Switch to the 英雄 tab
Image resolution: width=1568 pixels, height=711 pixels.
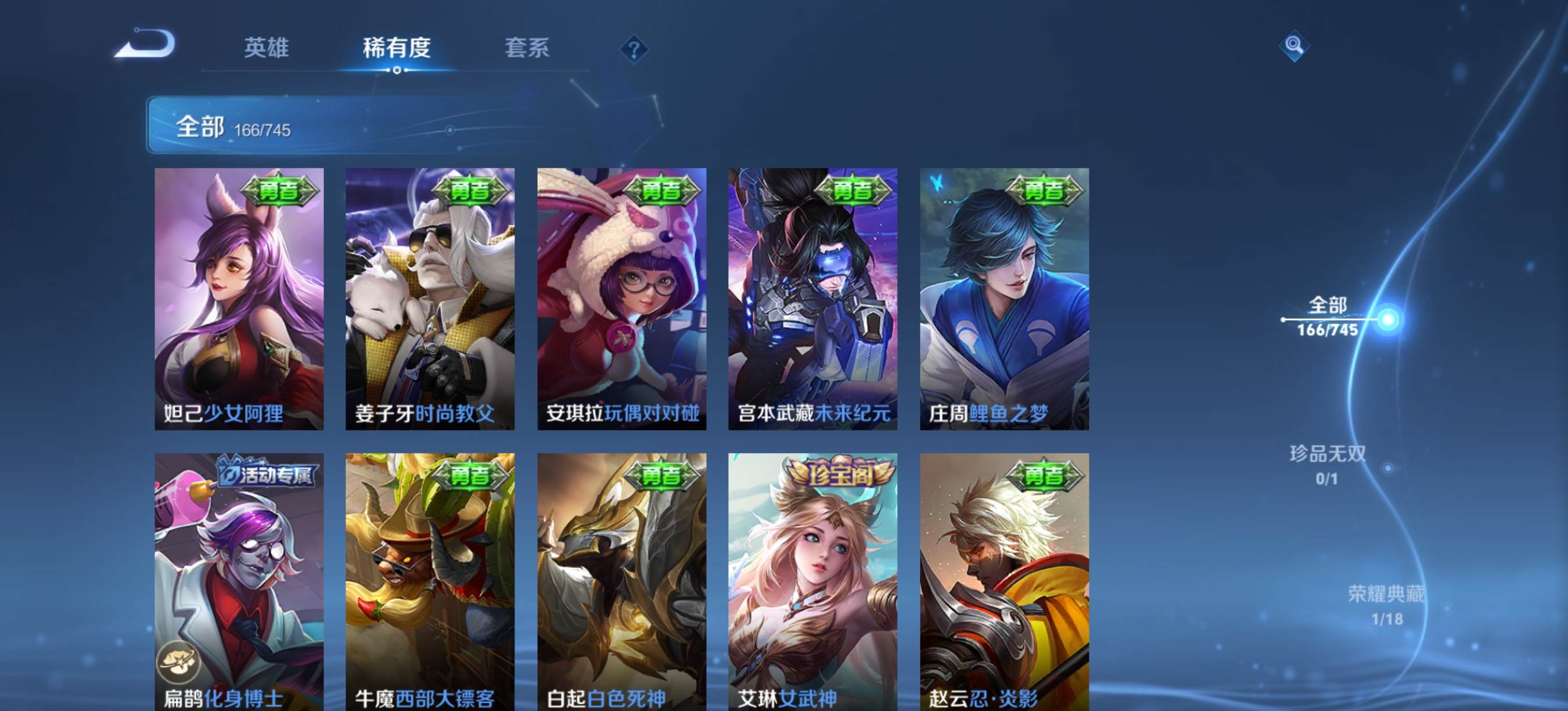click(x=266, y=48)
